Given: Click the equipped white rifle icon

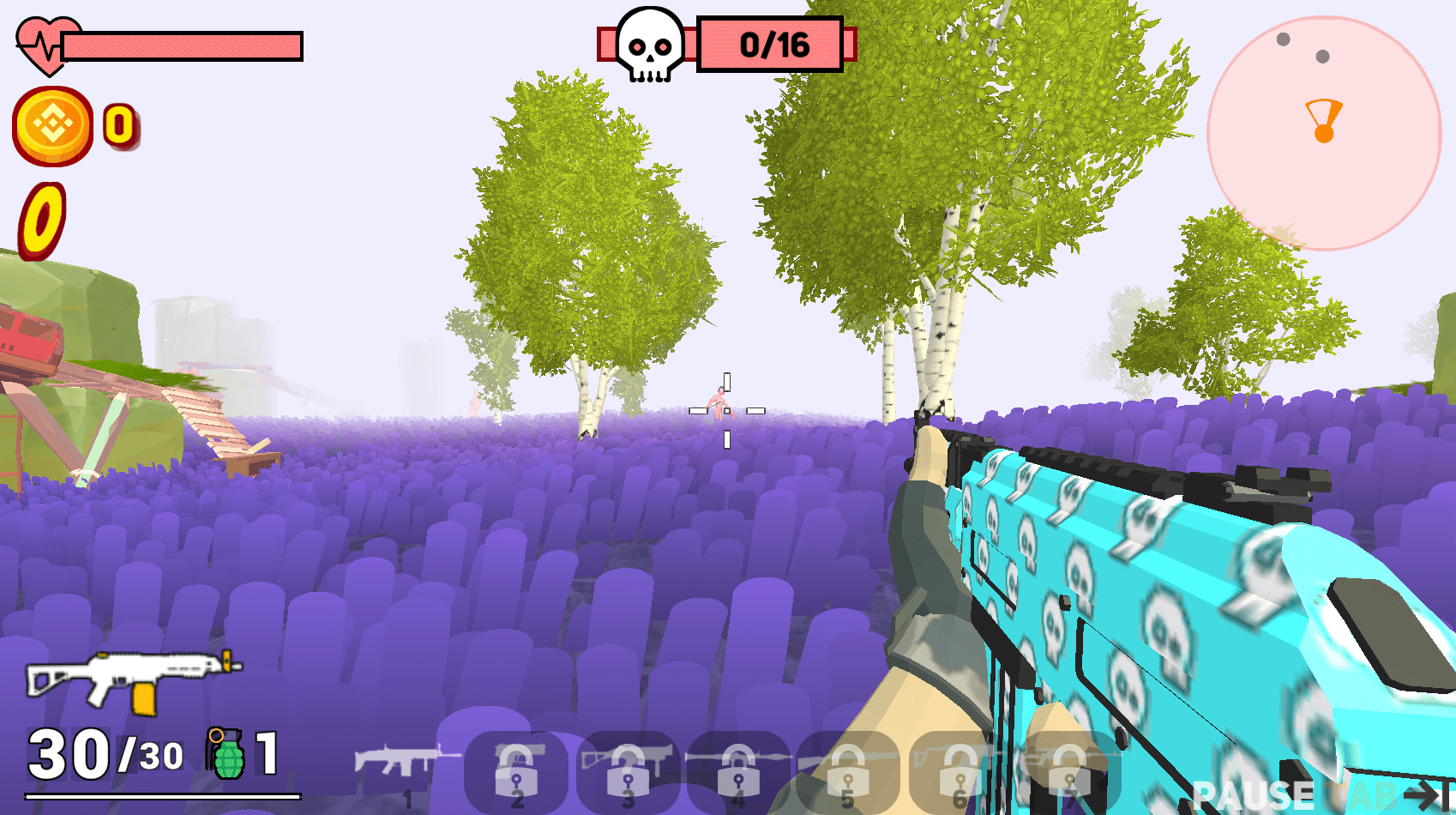Looking at the screenshot, I should click(133, 679).
